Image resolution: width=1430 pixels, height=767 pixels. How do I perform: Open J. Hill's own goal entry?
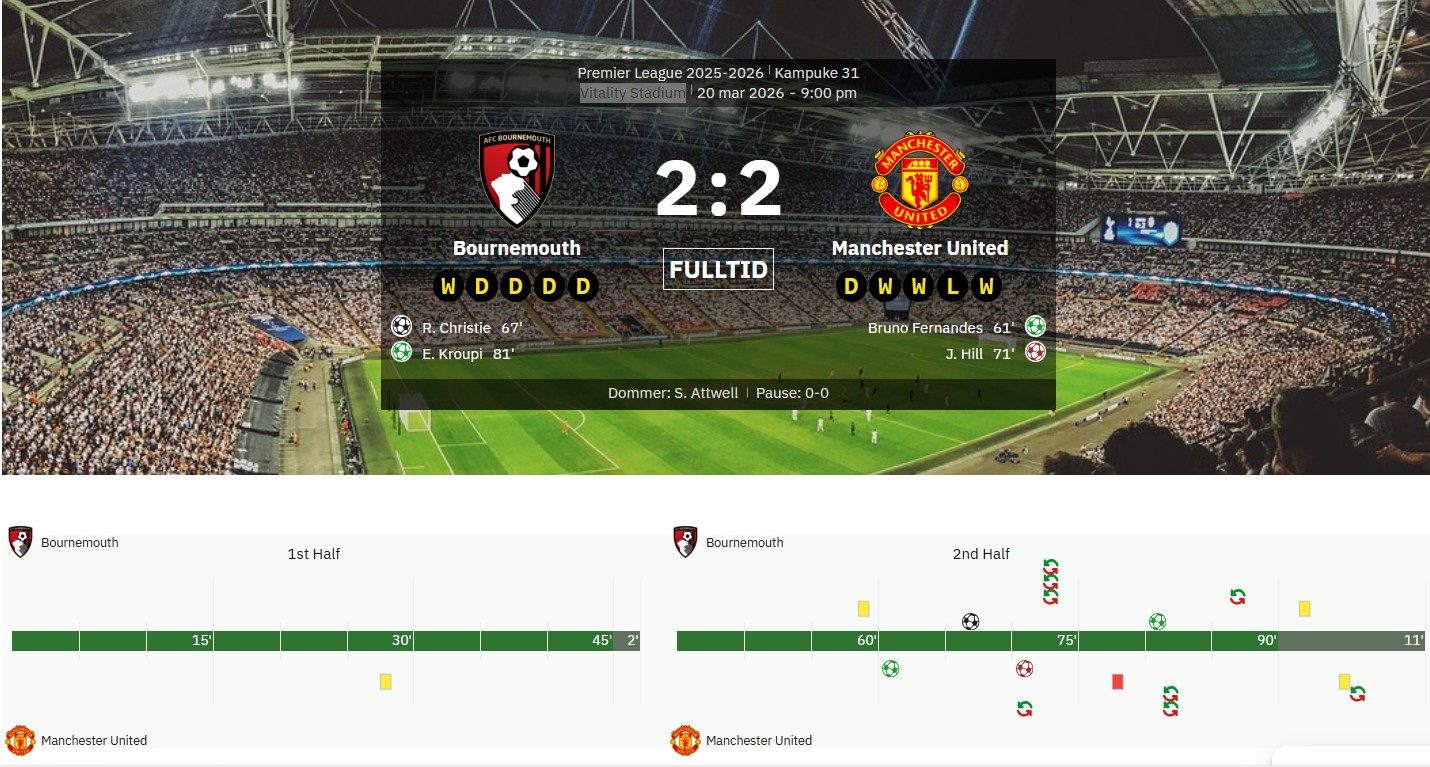964,353
